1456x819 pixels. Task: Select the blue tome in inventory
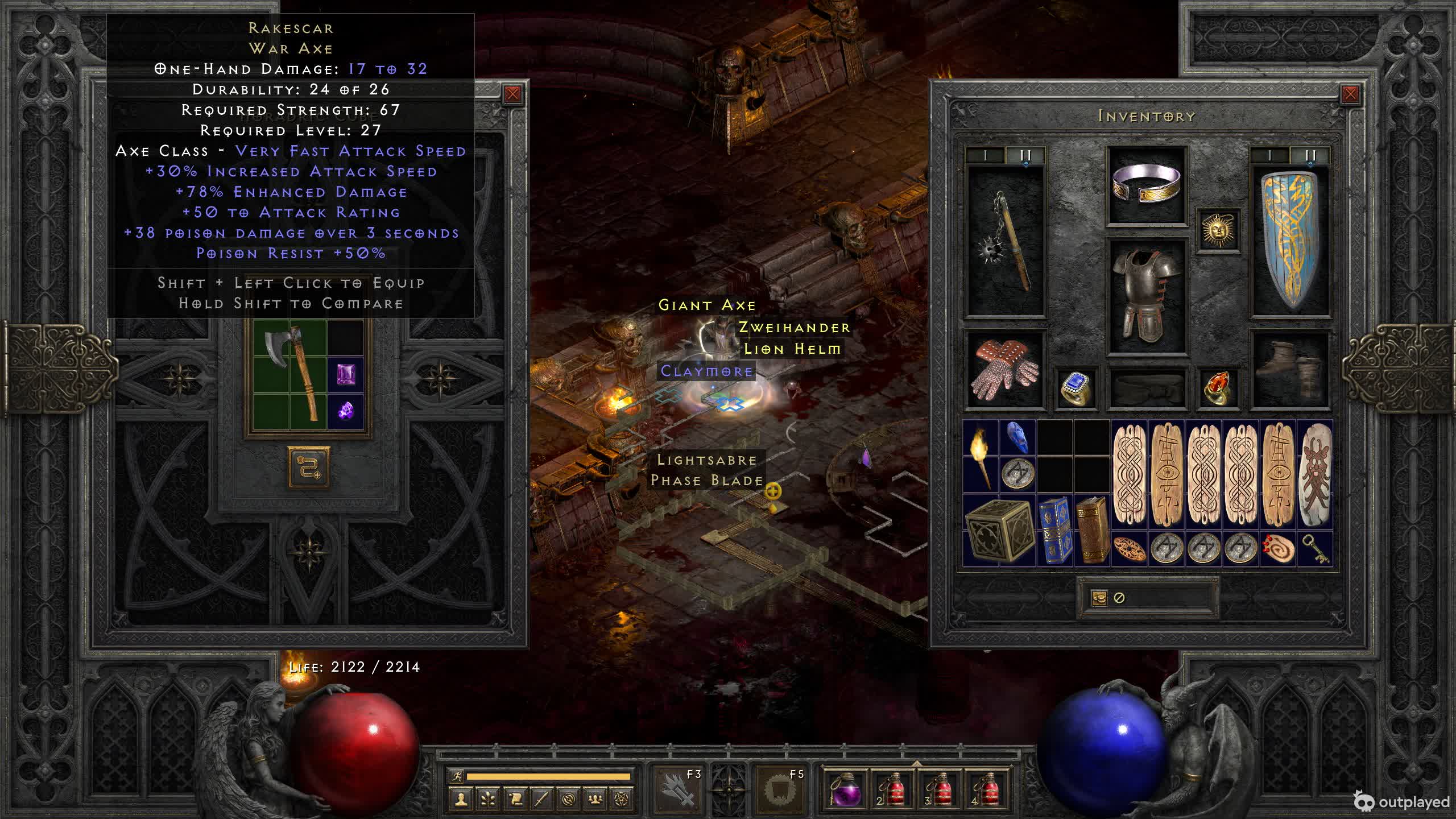tap(1054, 530)
